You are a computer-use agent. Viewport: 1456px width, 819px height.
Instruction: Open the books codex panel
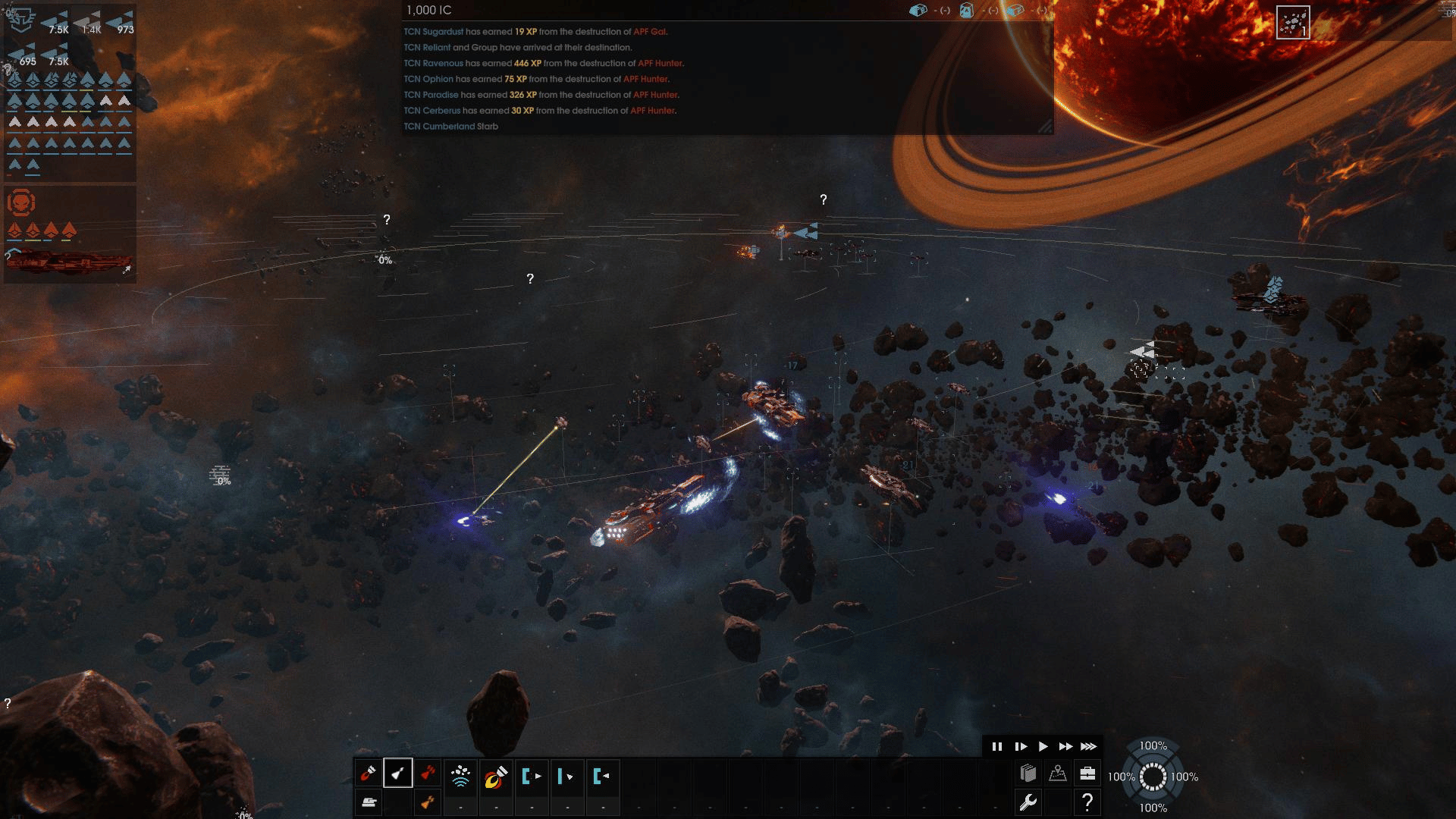coord(1028,773)
